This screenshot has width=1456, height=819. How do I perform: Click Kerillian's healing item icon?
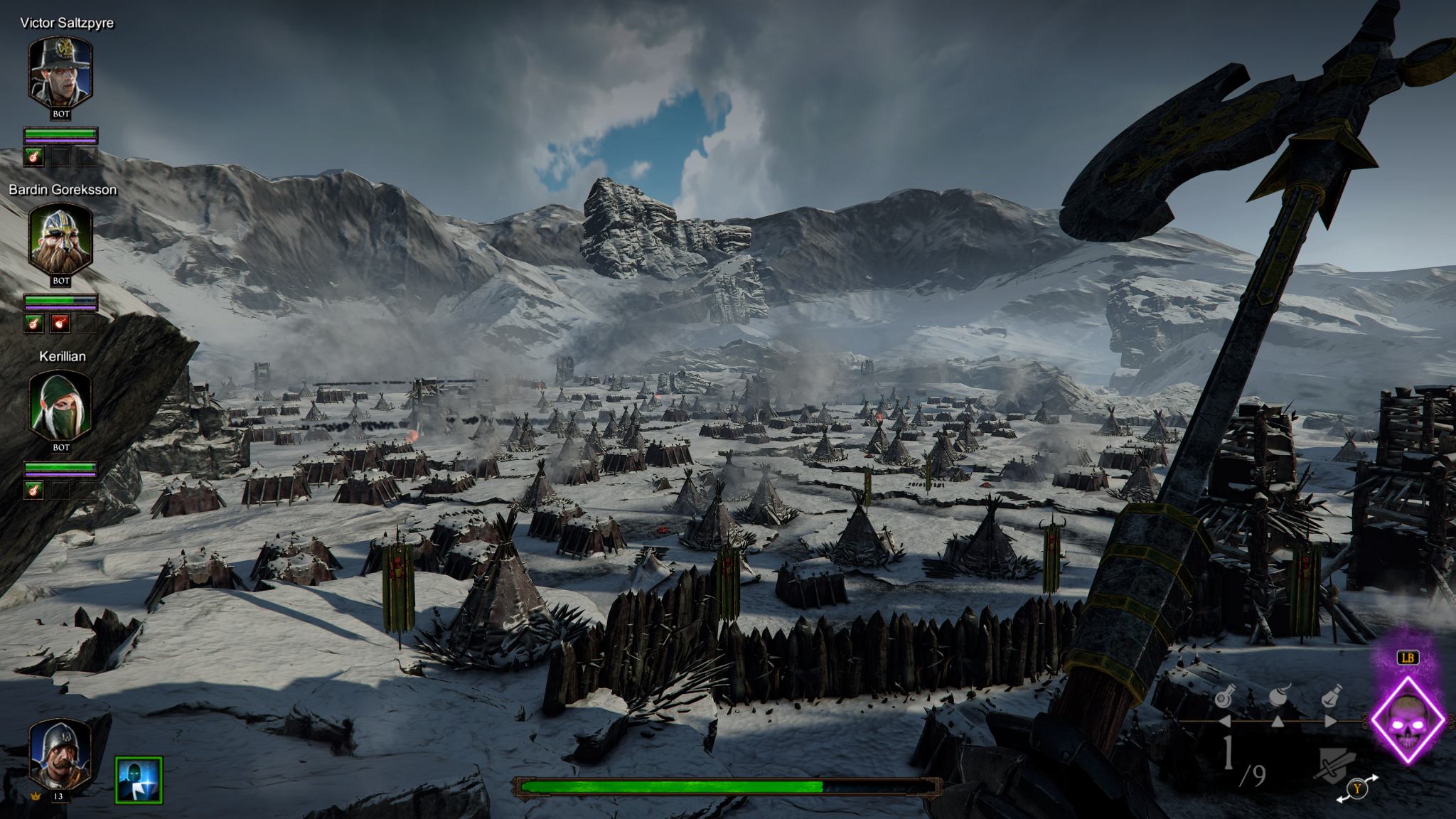pos(33,490)
